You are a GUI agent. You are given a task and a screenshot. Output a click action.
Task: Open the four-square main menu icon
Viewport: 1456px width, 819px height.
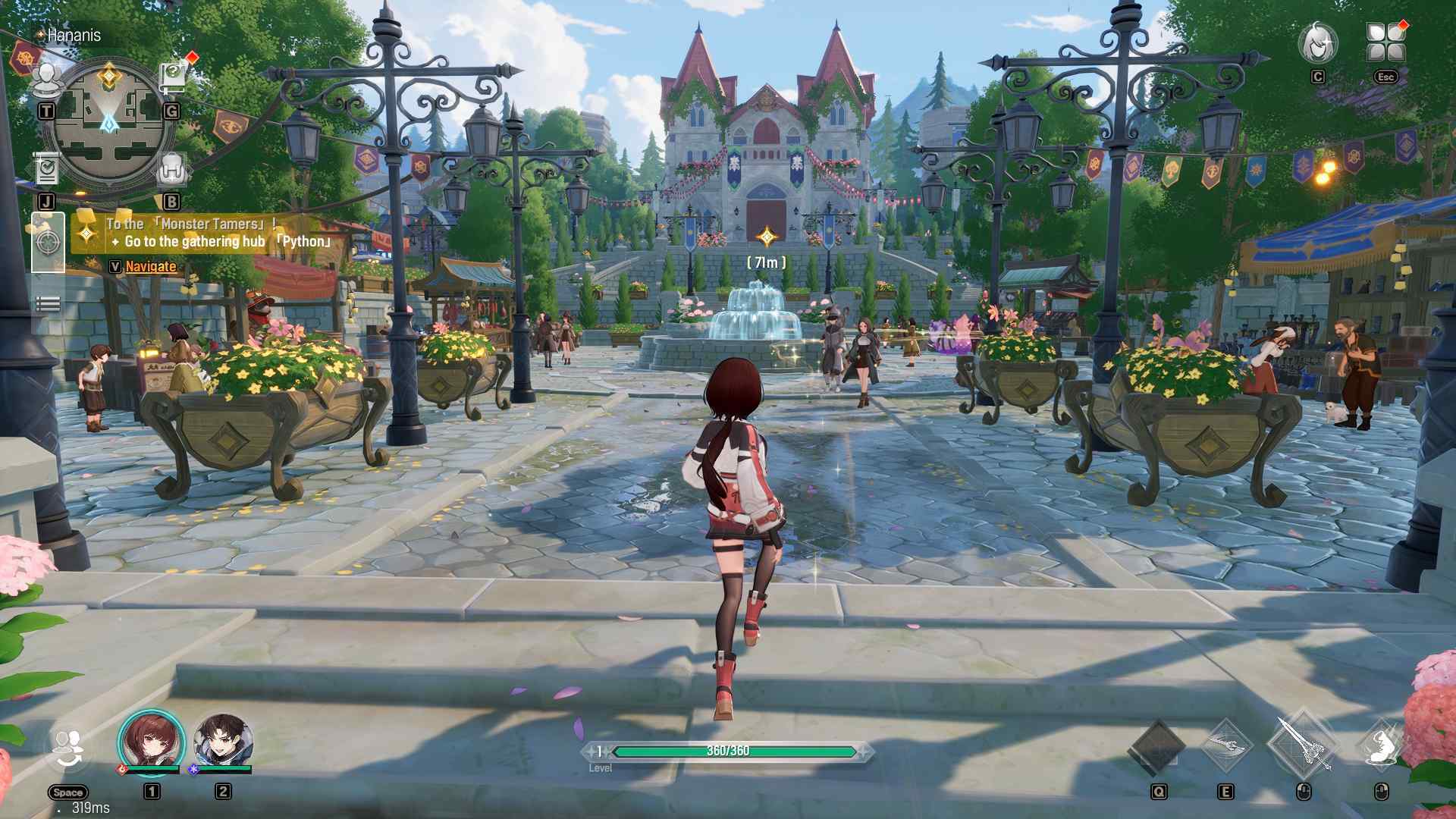point(1385,42)
